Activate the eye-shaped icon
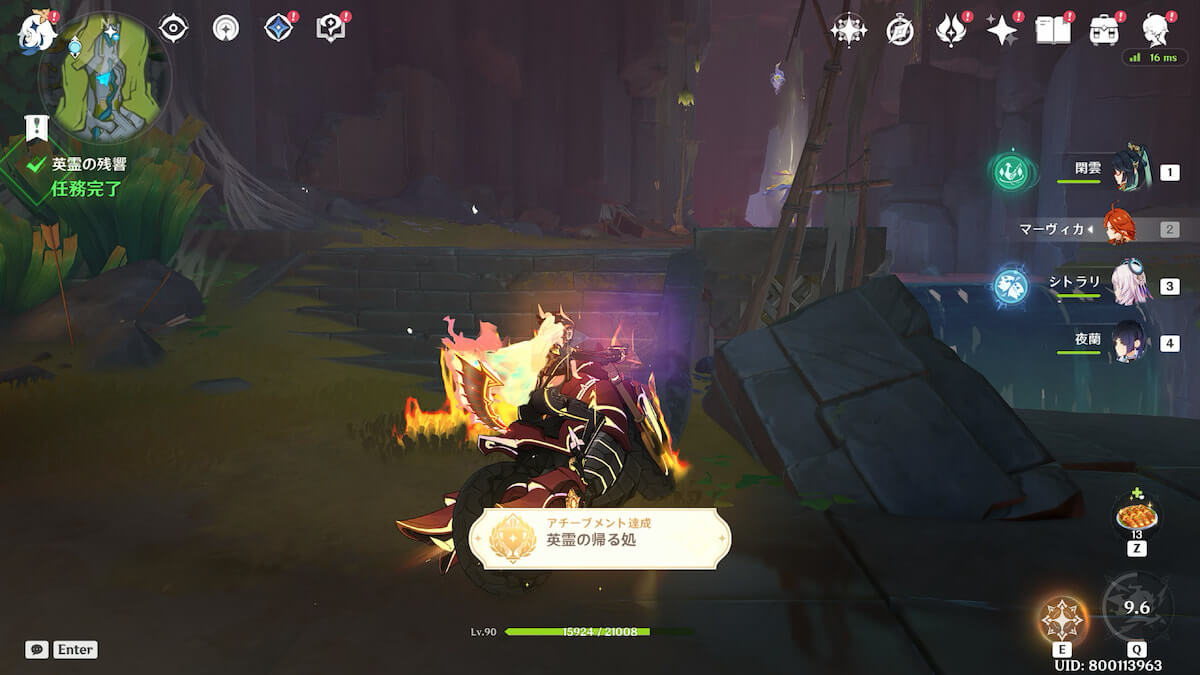Image resolution: width=1200 pixels, height=675 pixels. 174,28
